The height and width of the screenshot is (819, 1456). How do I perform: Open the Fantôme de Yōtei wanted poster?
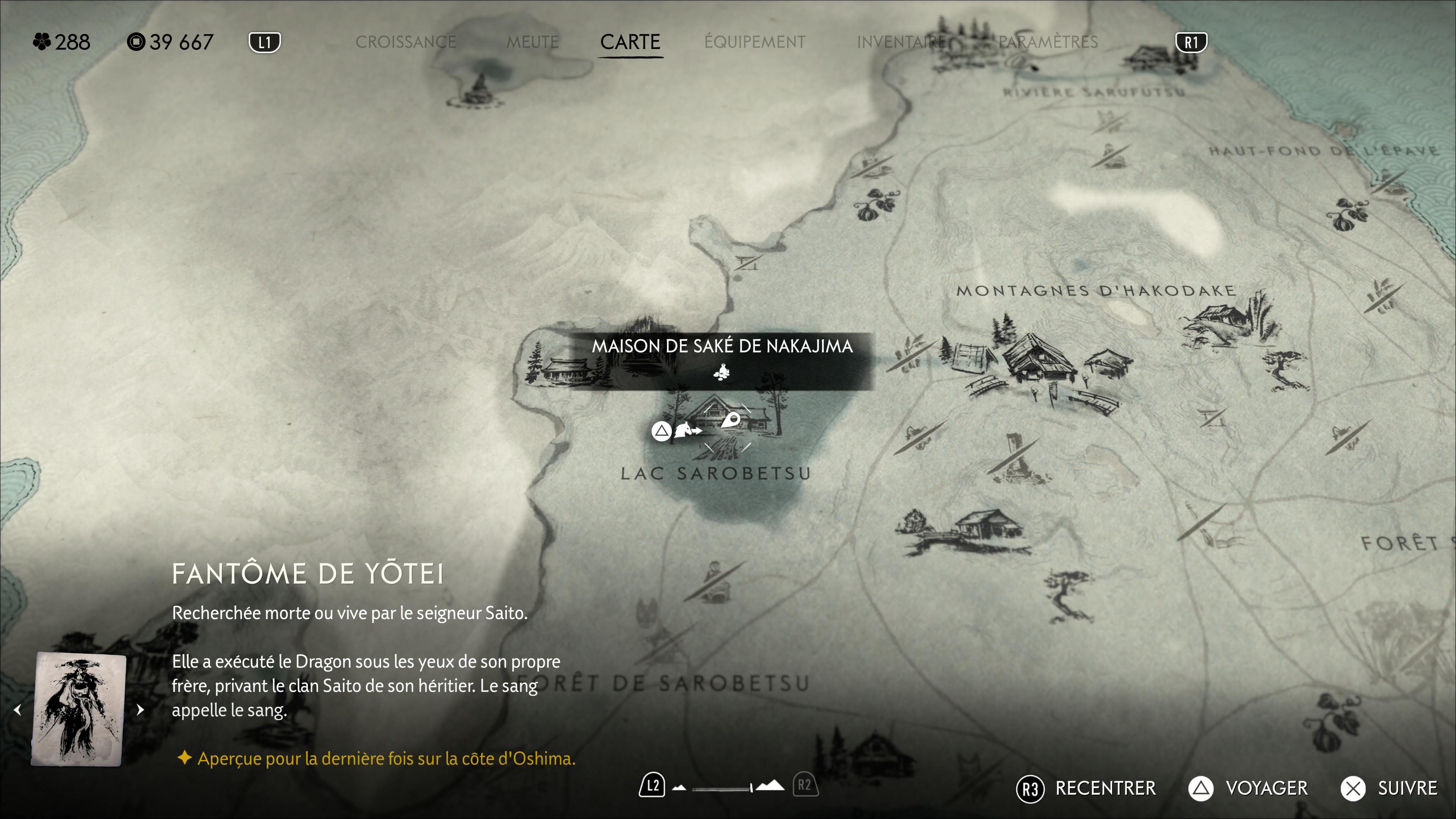[78, 710]
